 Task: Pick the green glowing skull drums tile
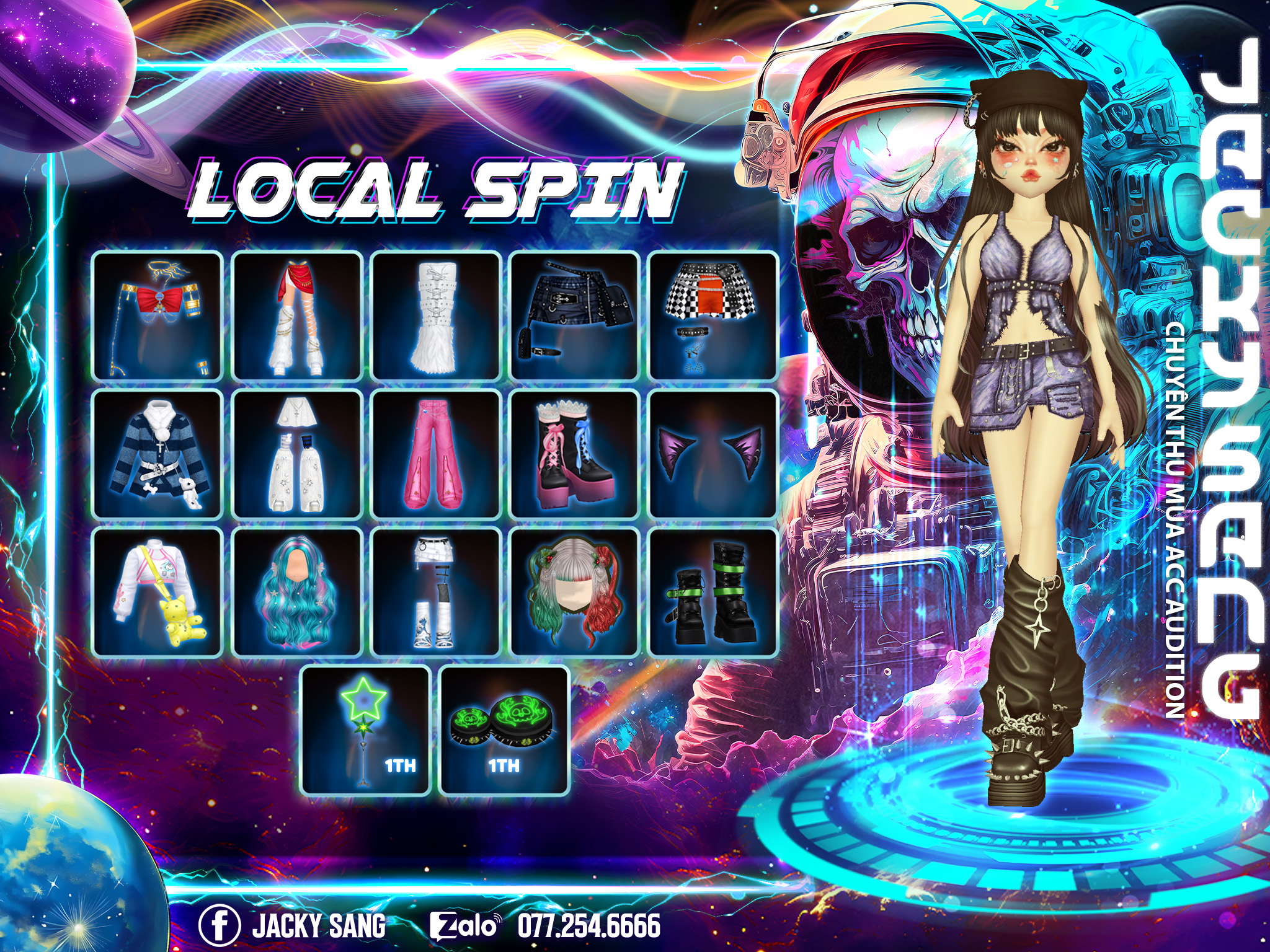504,731
